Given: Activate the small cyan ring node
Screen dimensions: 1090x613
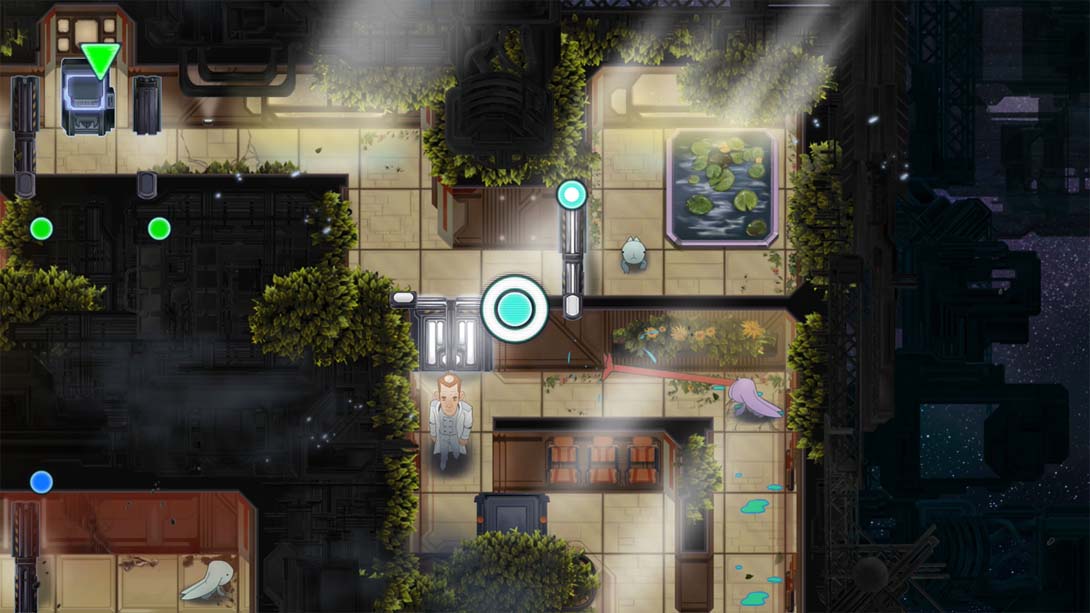Looking at the screenshot, I should [572, 194].
